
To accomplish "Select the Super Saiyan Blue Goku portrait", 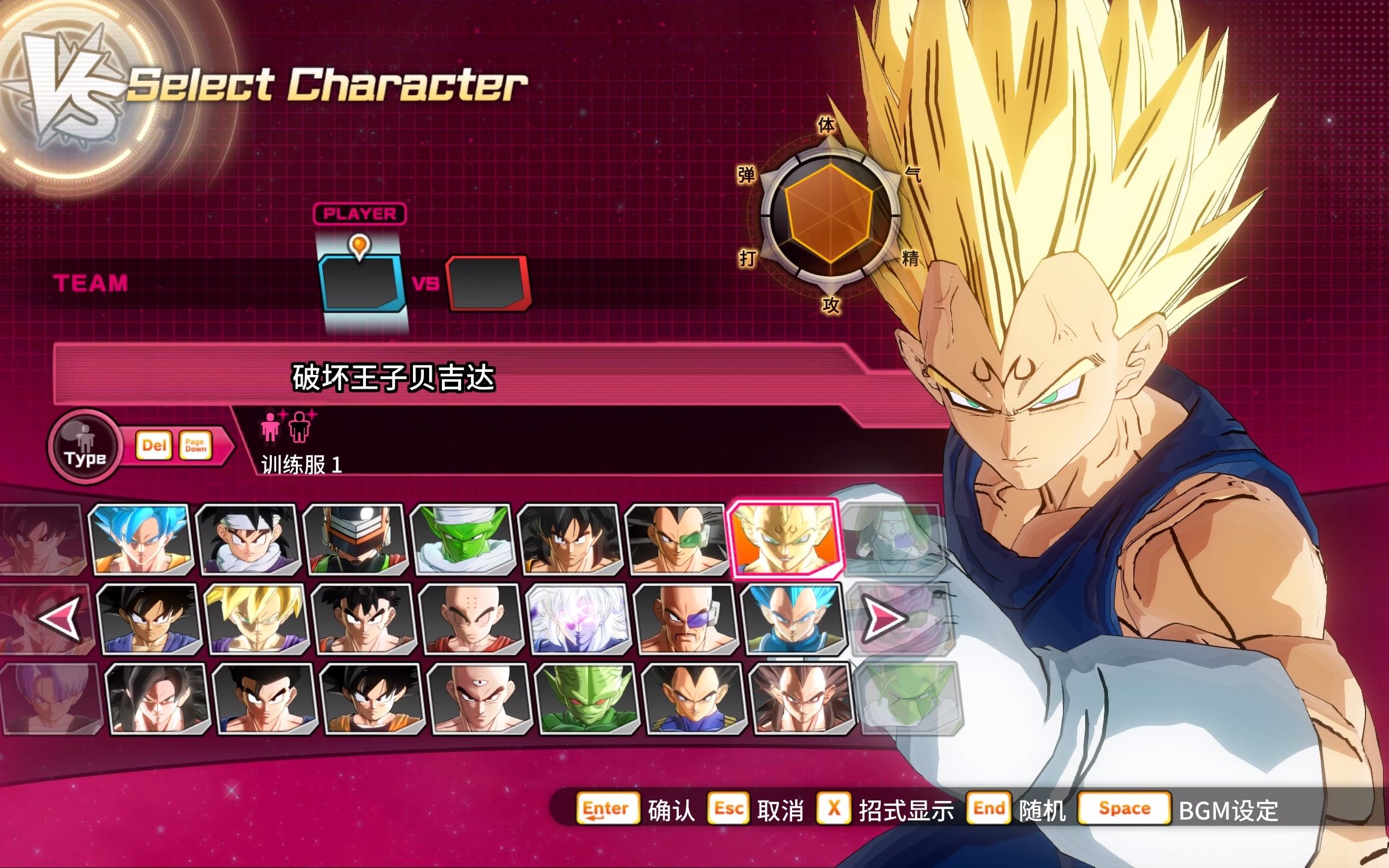I will tap(142, 539).
